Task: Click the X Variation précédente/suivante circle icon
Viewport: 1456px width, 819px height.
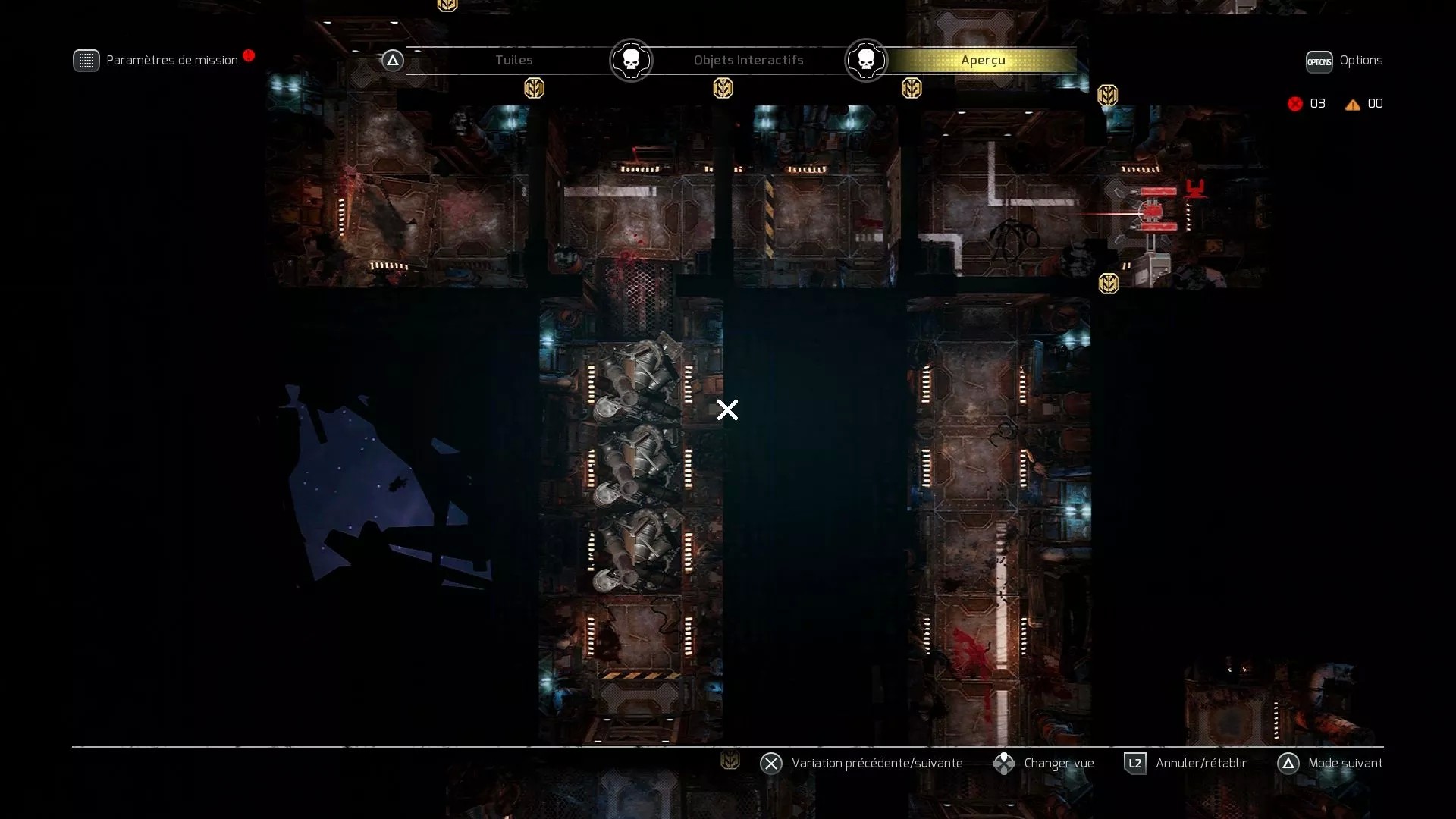Action: (x=771, y=763)
